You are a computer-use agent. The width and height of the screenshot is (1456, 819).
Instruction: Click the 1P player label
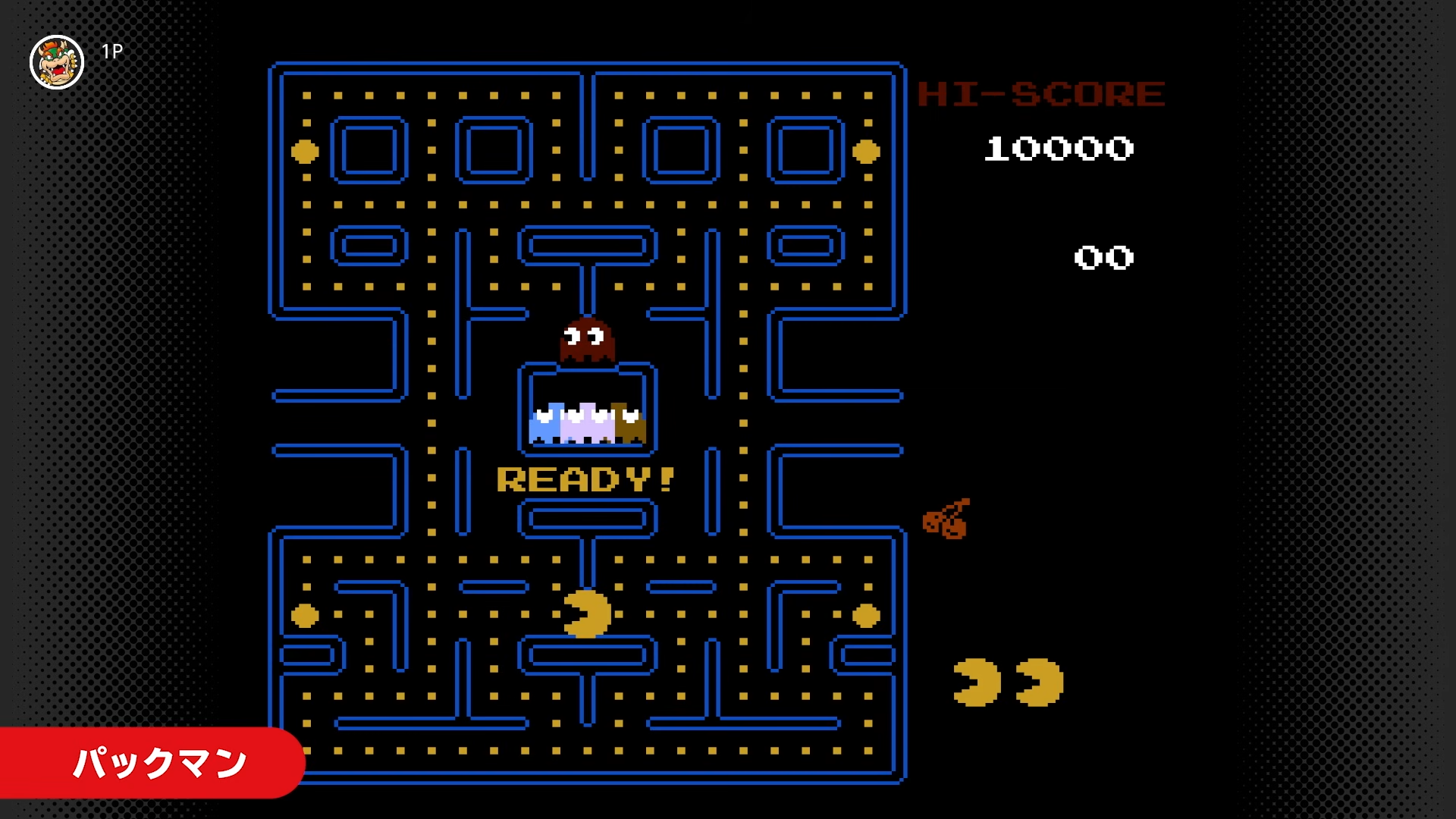(111, 52)
